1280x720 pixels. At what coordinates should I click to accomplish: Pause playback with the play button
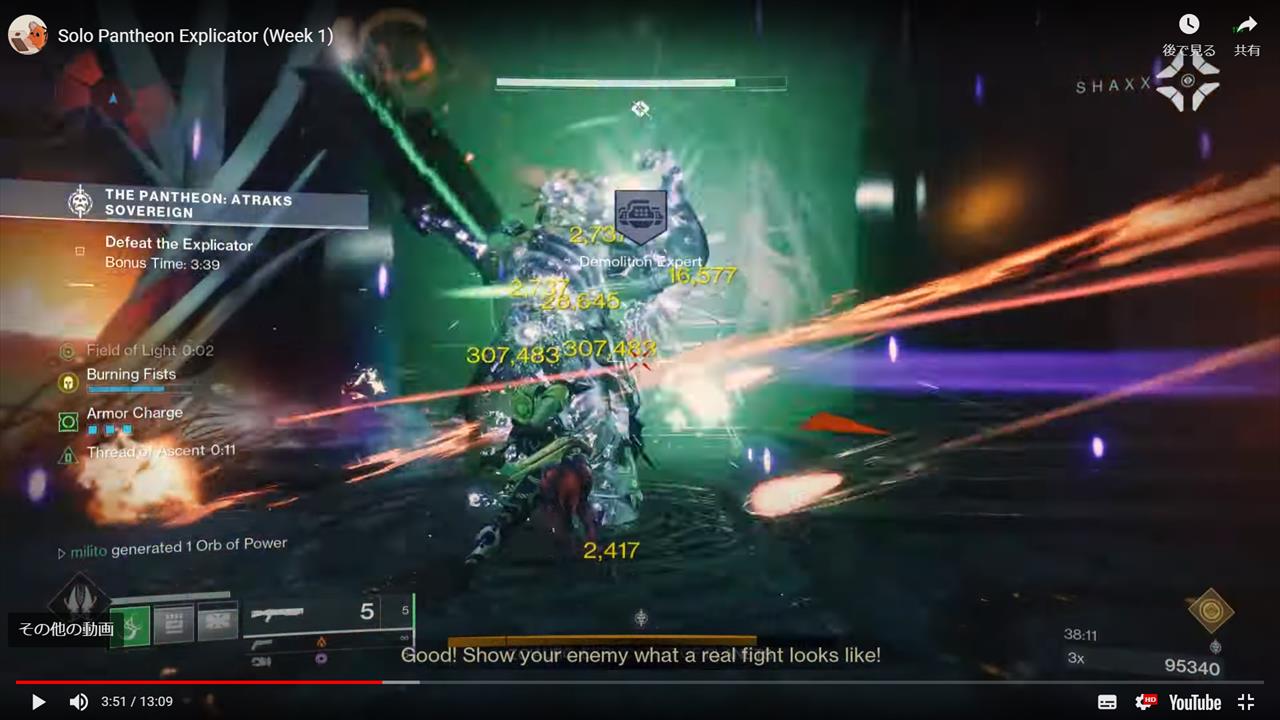click(x=36, y=701)
